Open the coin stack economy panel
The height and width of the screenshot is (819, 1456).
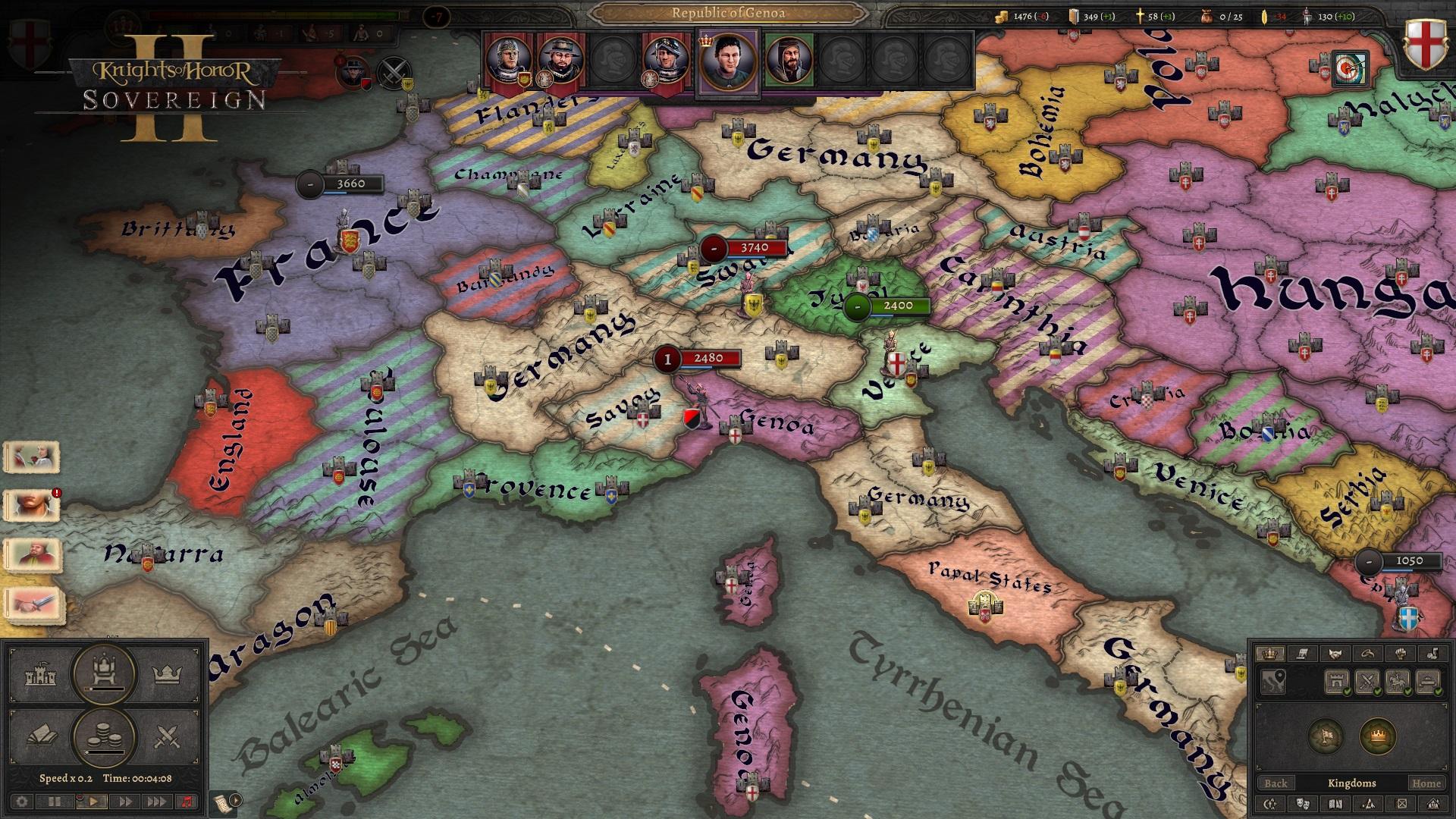point(105,736)
